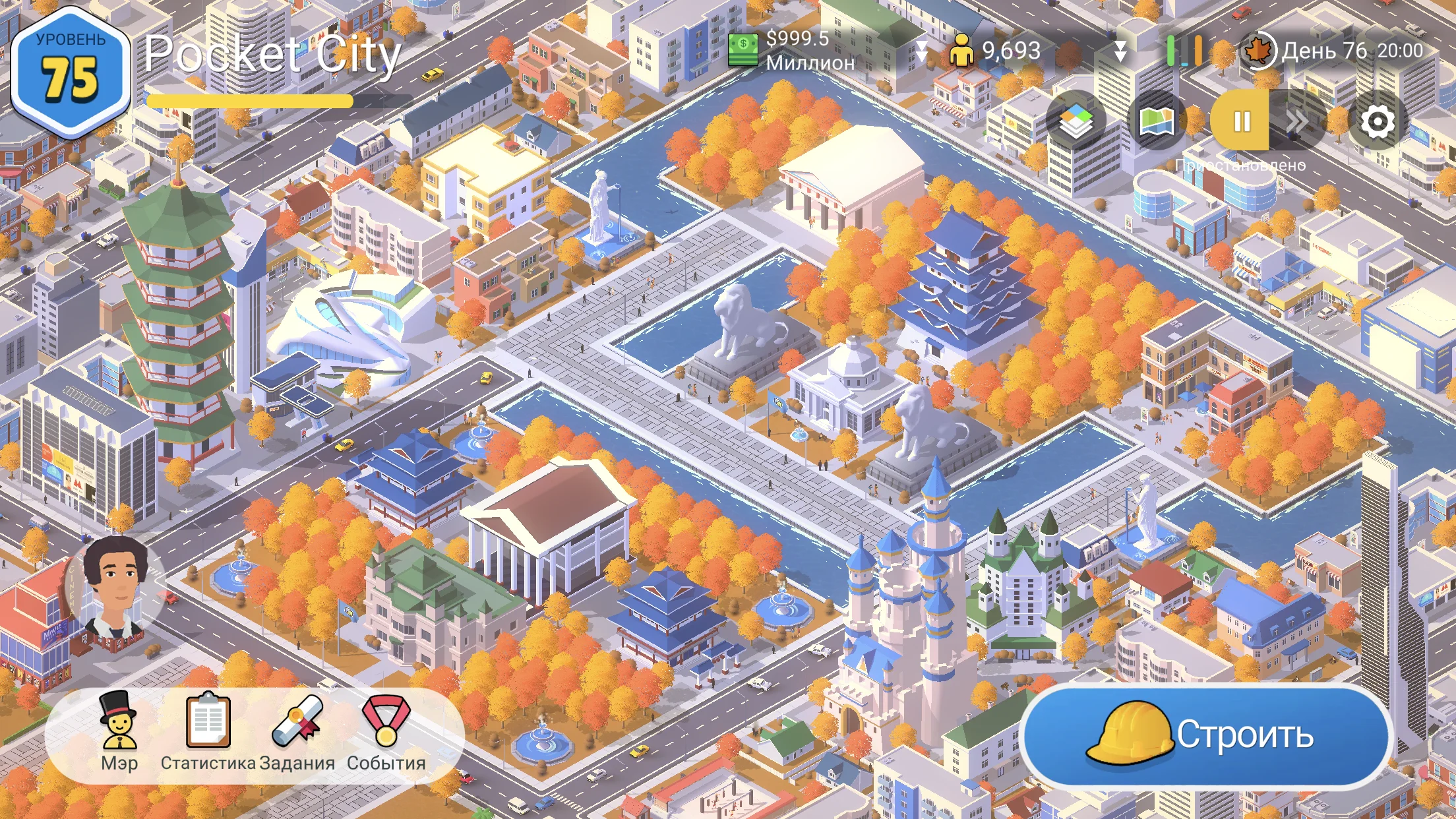The height and width of the screenshot is (819, 1456).
Task: Show the layers overlay options
Action: pyautogui.click(x=1076, y=121)
